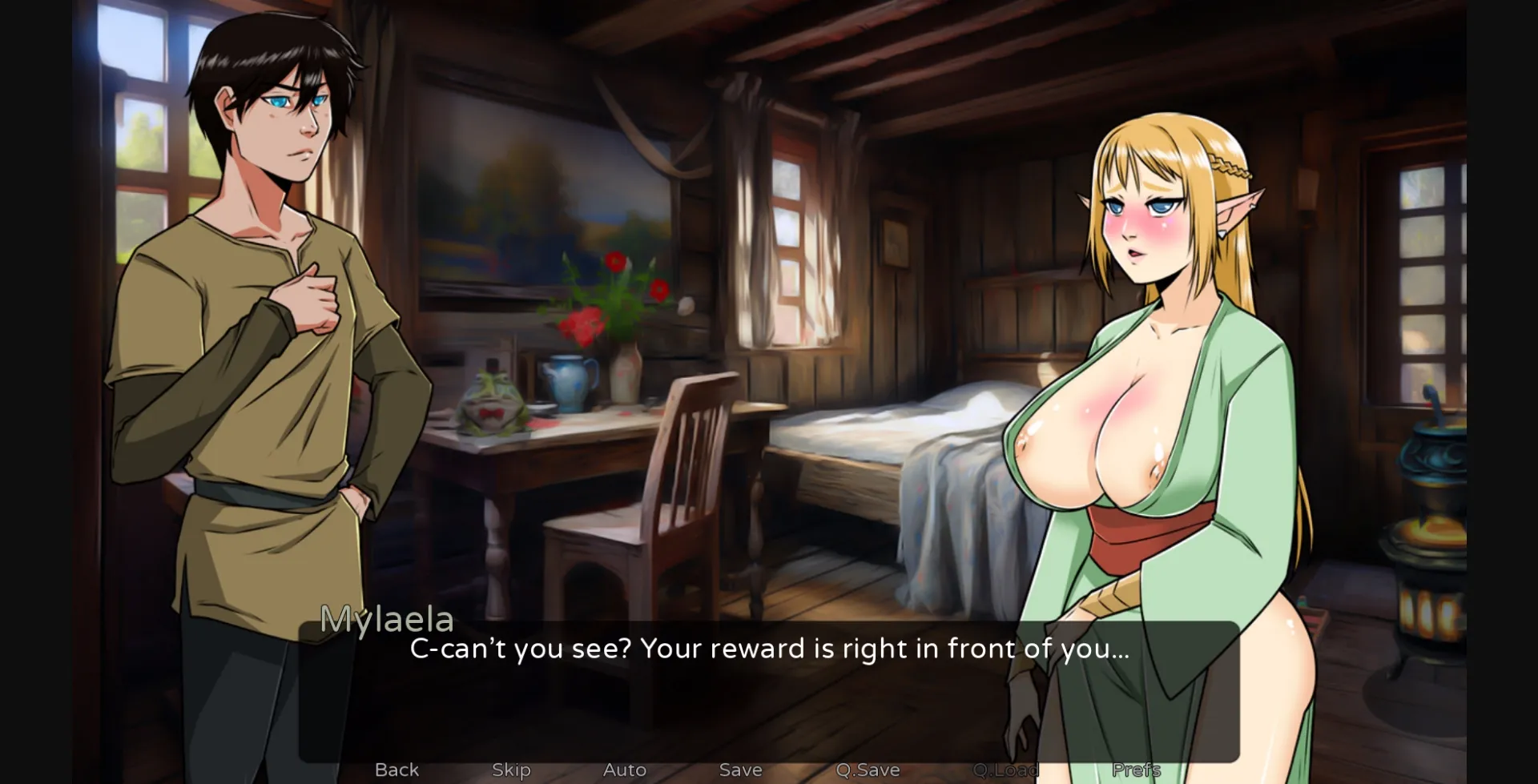Screen dimensions: 1538x784
Task: Click the Back button to rewind dialogue
Action: click(x=397, y=769)
